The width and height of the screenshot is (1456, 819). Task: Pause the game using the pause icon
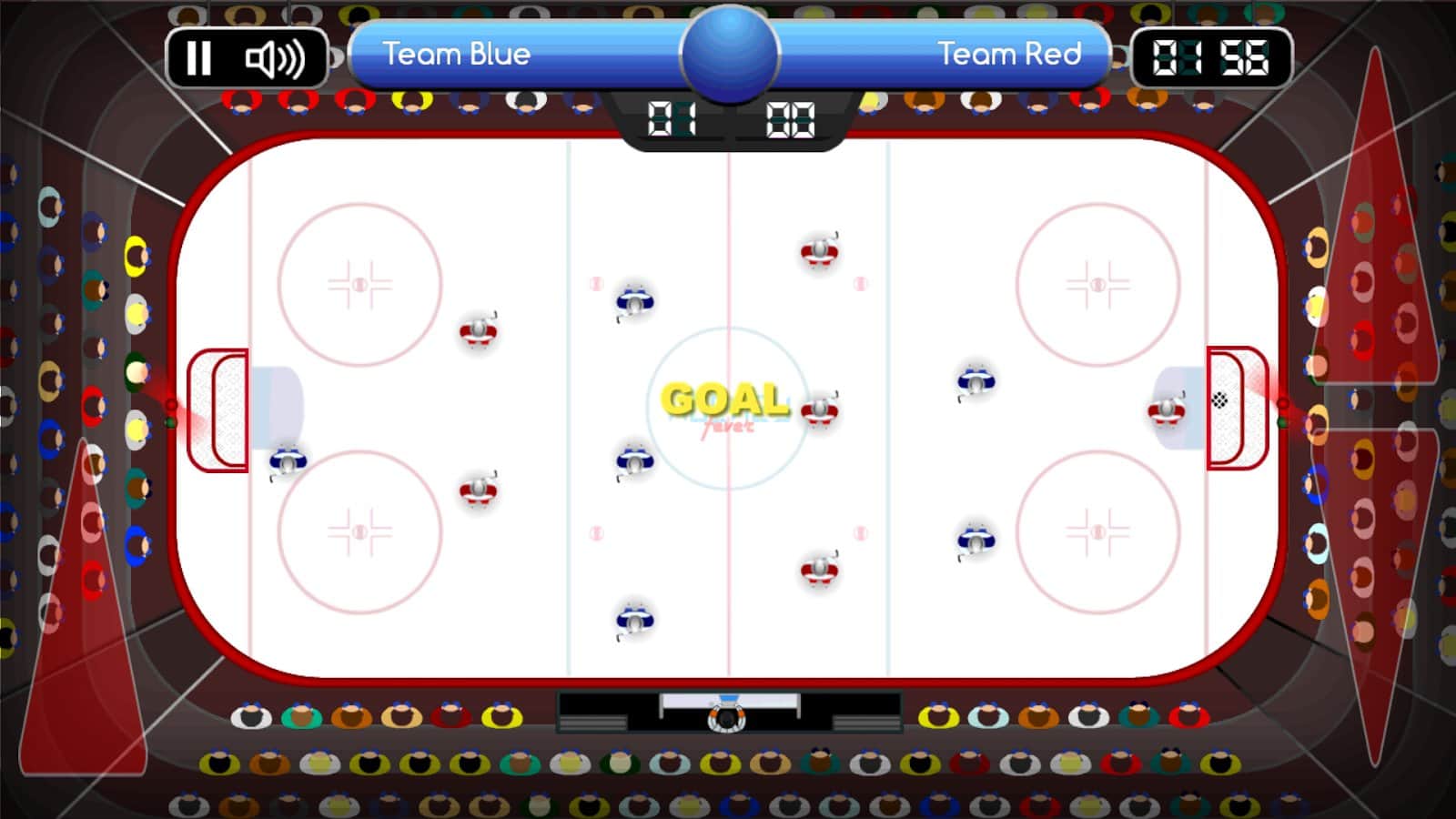pos(198,59)
